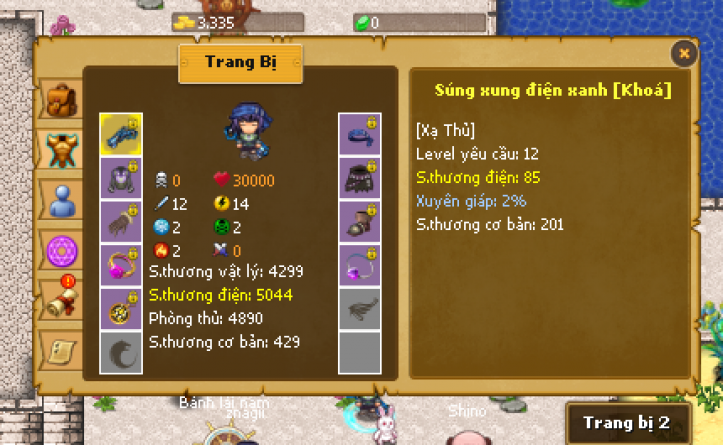The width and height of the screenshot is (723, 445).
Task: Select the gold compass amulet slot
Action: coord(121,309)
